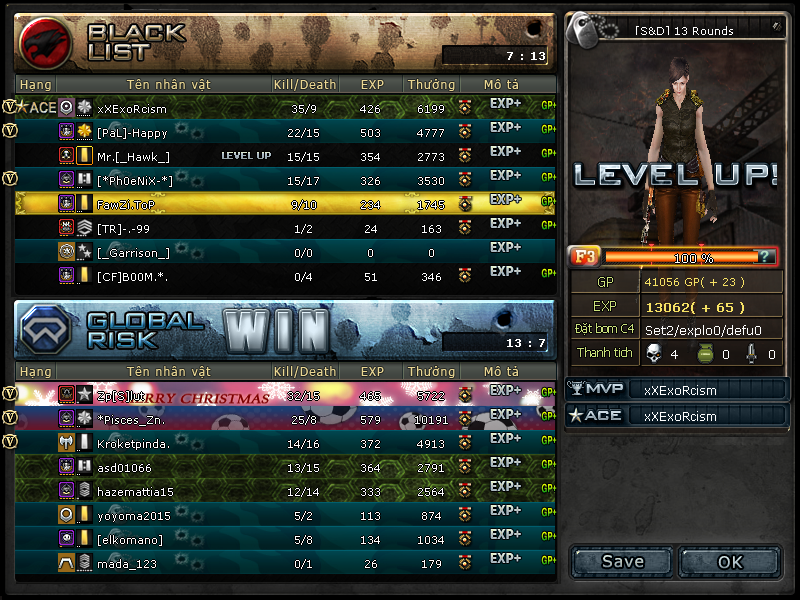Click the MVP name entry xXExoRcism
The height and width of the screenshot is (600, 800).
680,390
